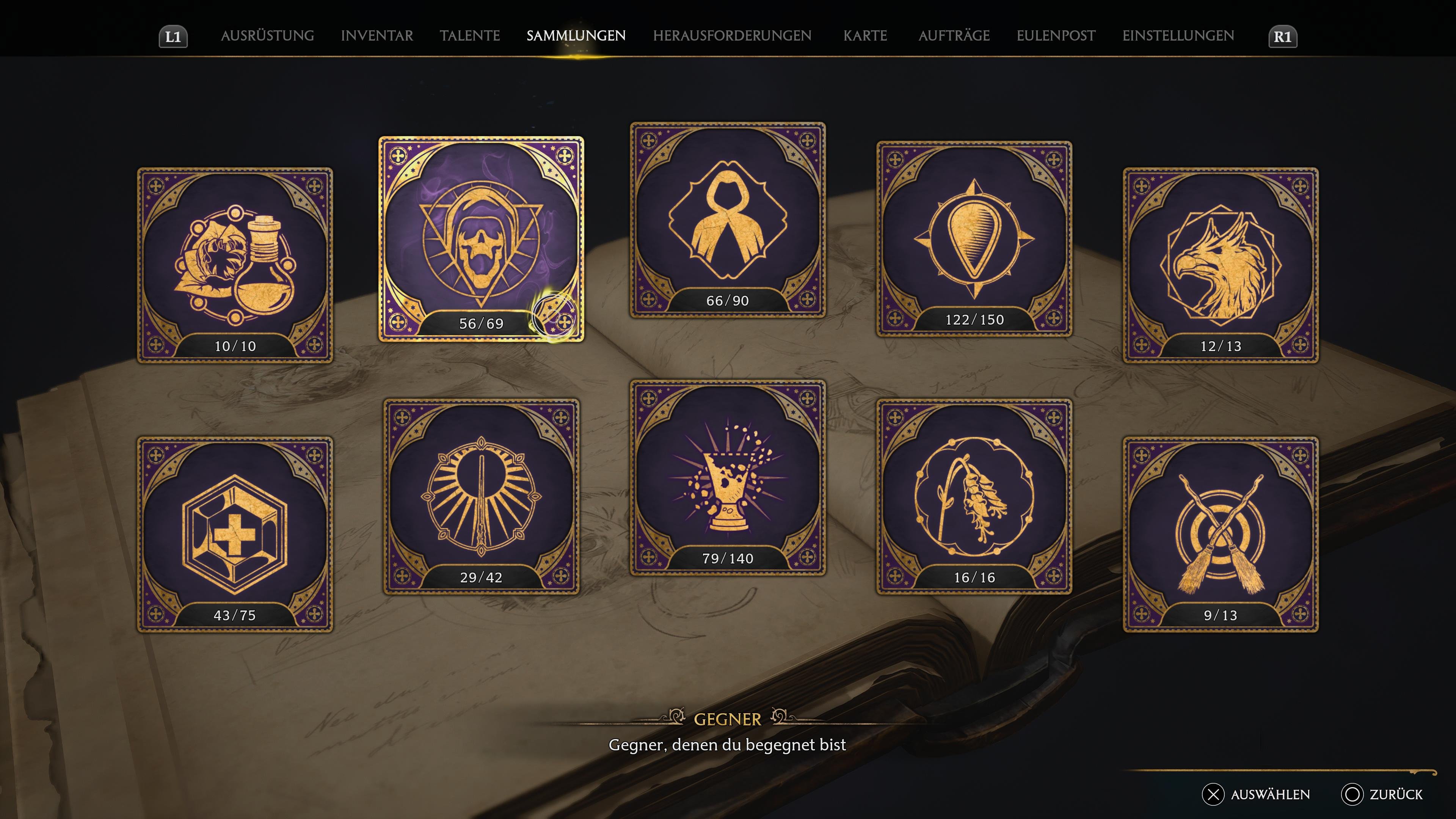
Task: Open the hooded cloak collection card
Action: click(728, 219)
